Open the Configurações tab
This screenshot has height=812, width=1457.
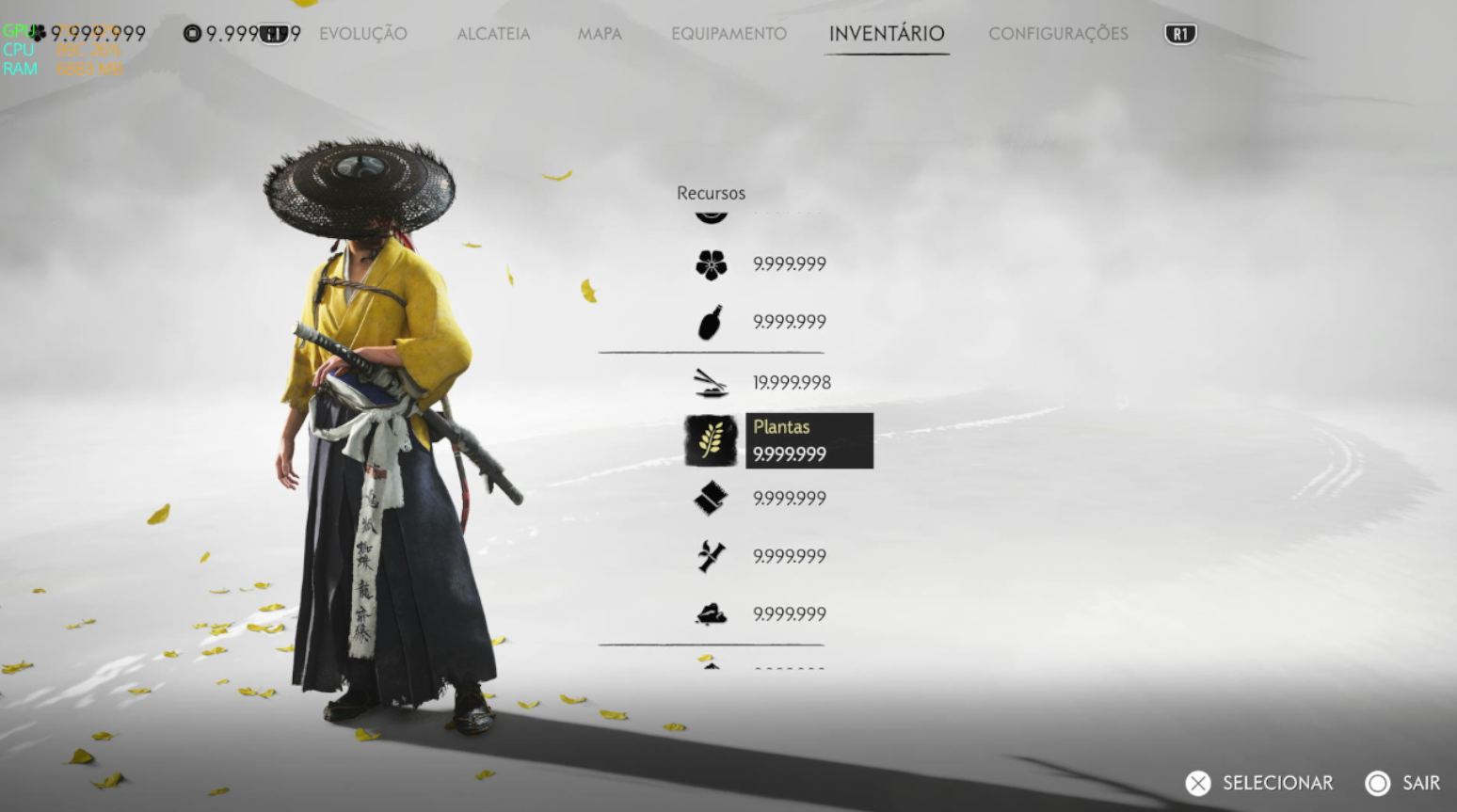1058,34
